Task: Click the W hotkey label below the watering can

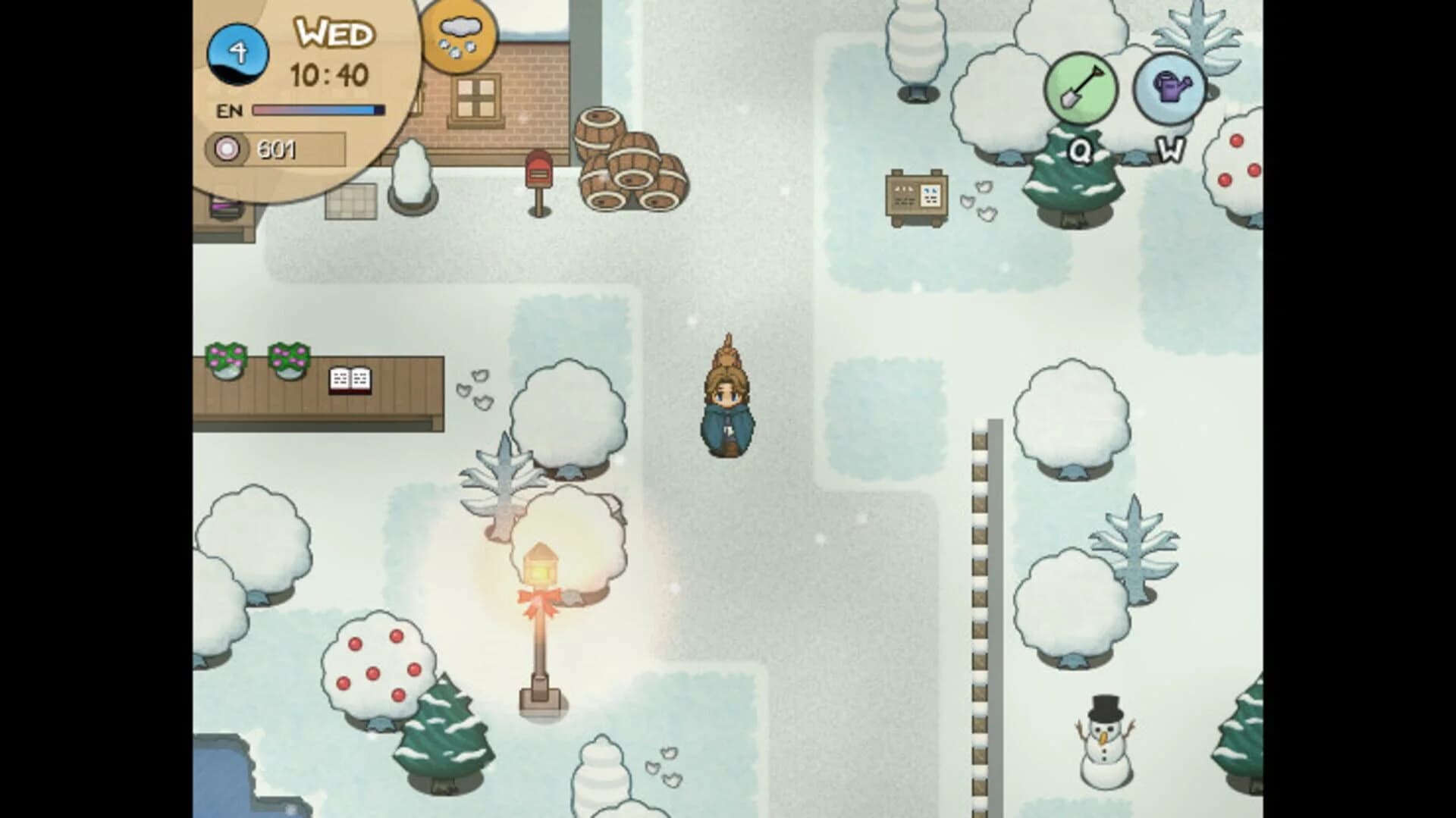Action: (1169, 152)
